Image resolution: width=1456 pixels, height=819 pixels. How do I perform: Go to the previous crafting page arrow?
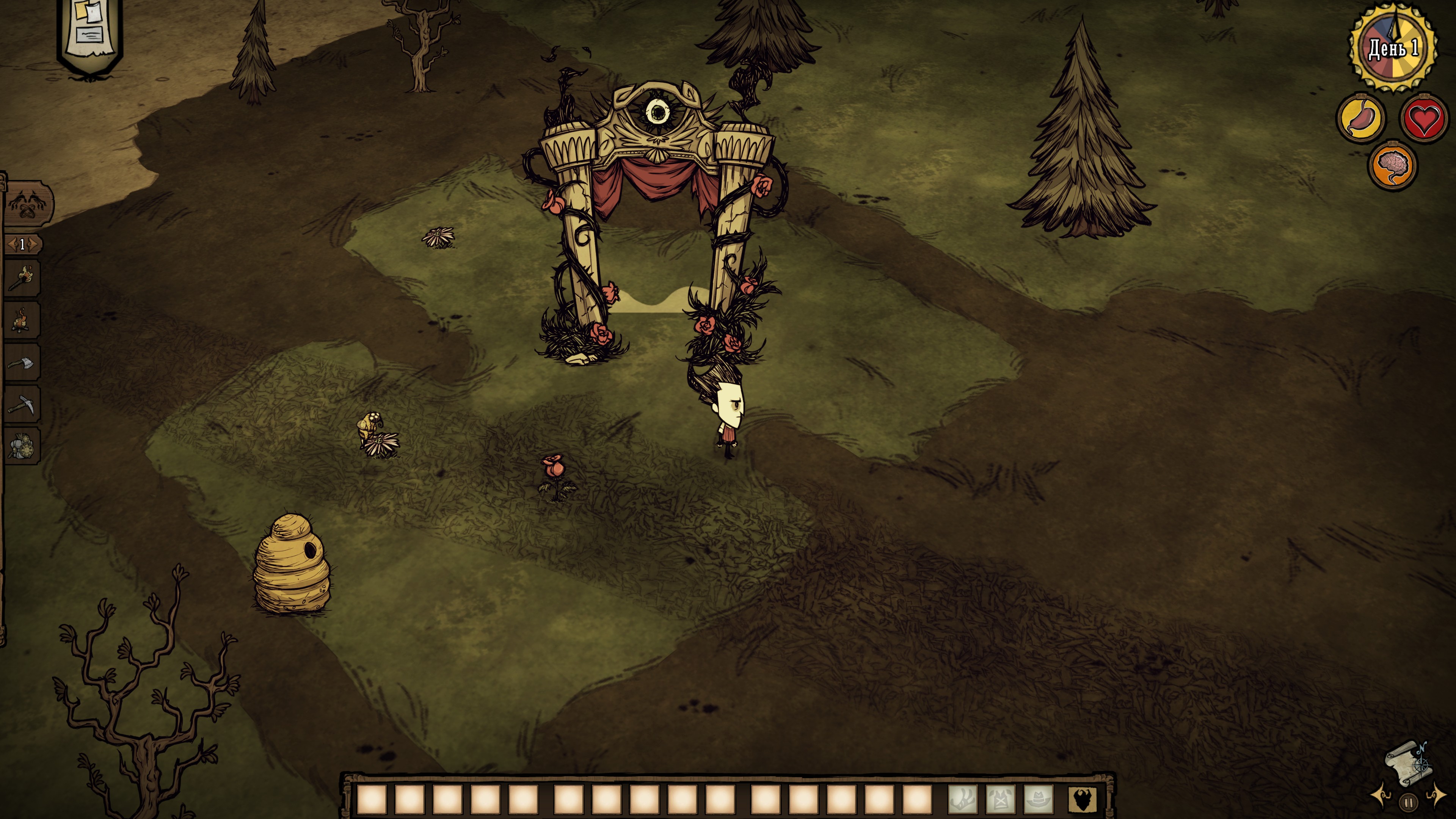(11, 244)
